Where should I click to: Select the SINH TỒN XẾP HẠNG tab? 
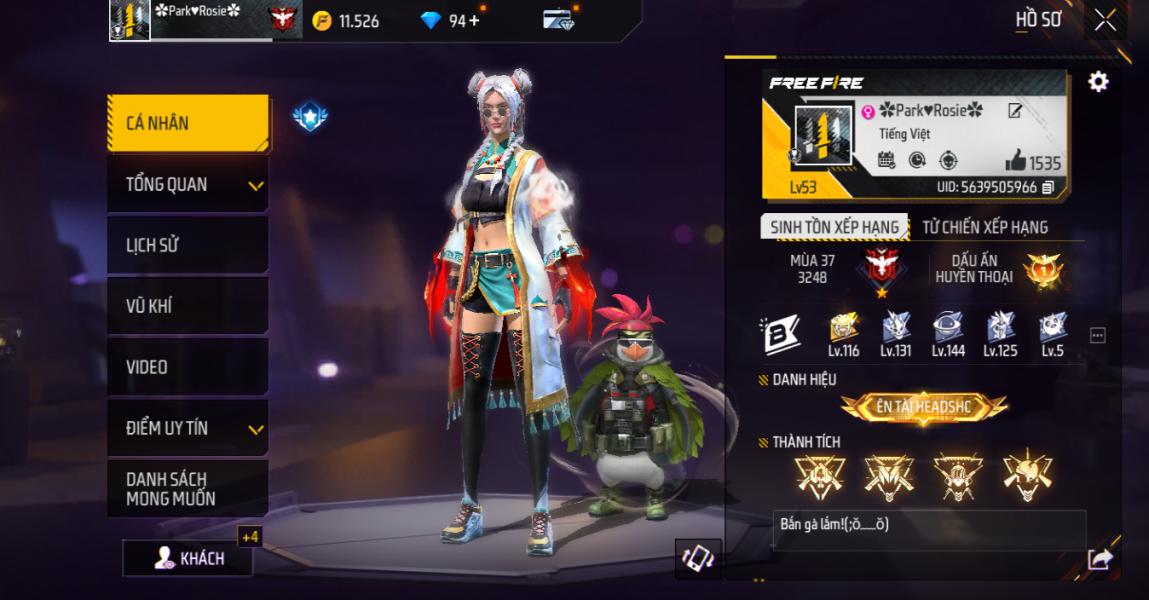[834, 227]
